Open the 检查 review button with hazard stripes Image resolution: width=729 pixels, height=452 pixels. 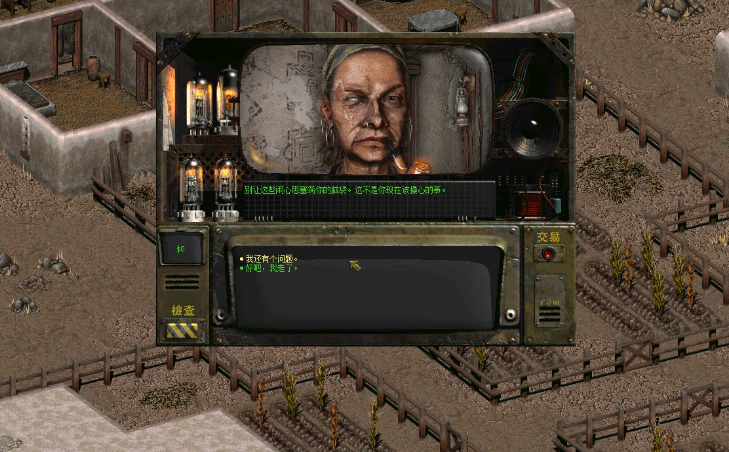point(183,329)
